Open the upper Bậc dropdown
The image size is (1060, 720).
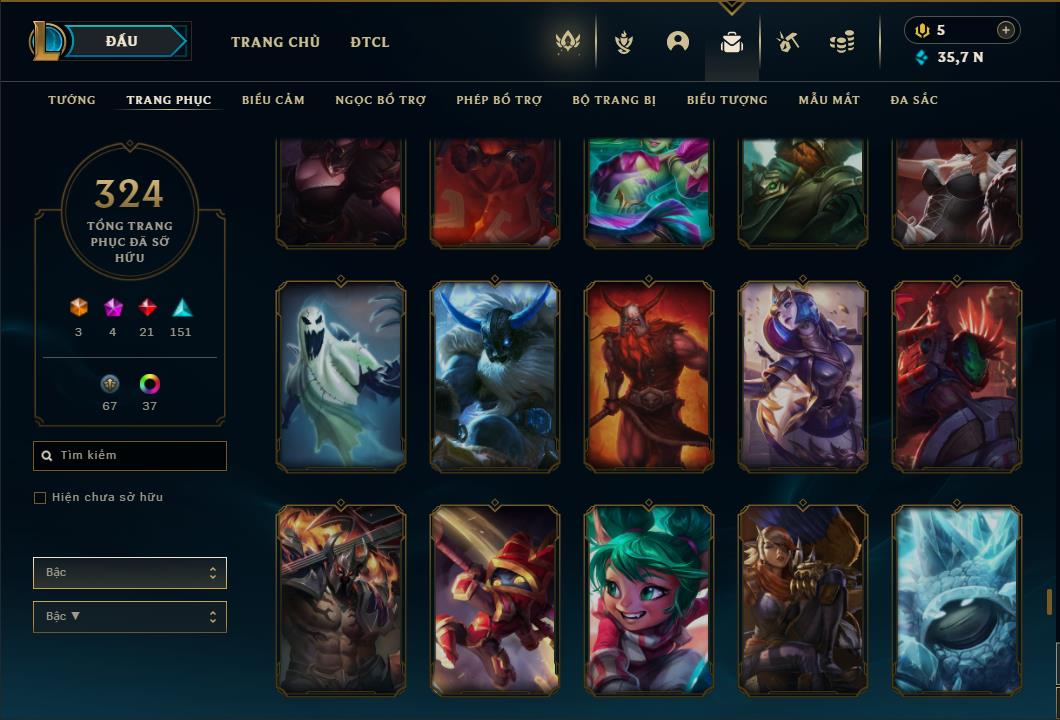(130, 573)
